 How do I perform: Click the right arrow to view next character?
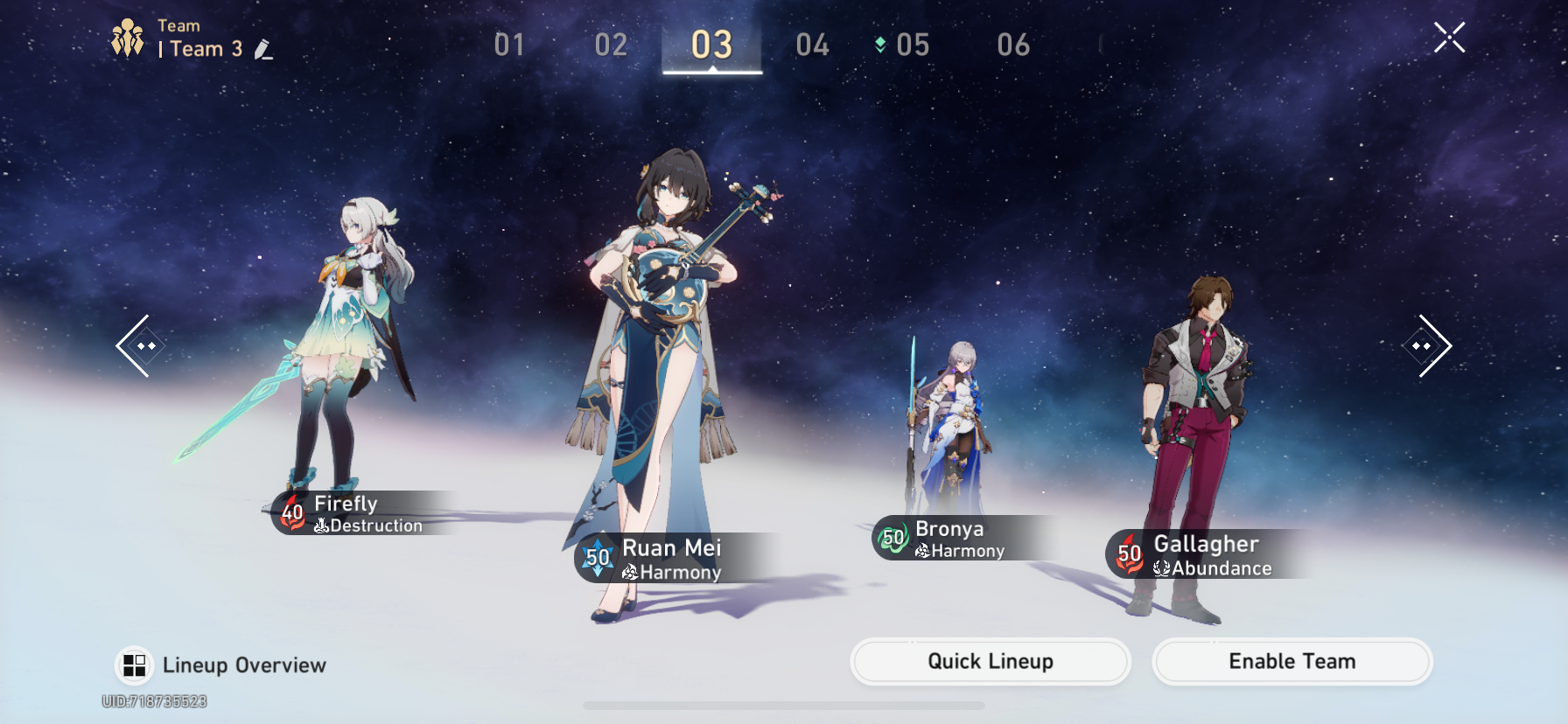pos(1426,346)
